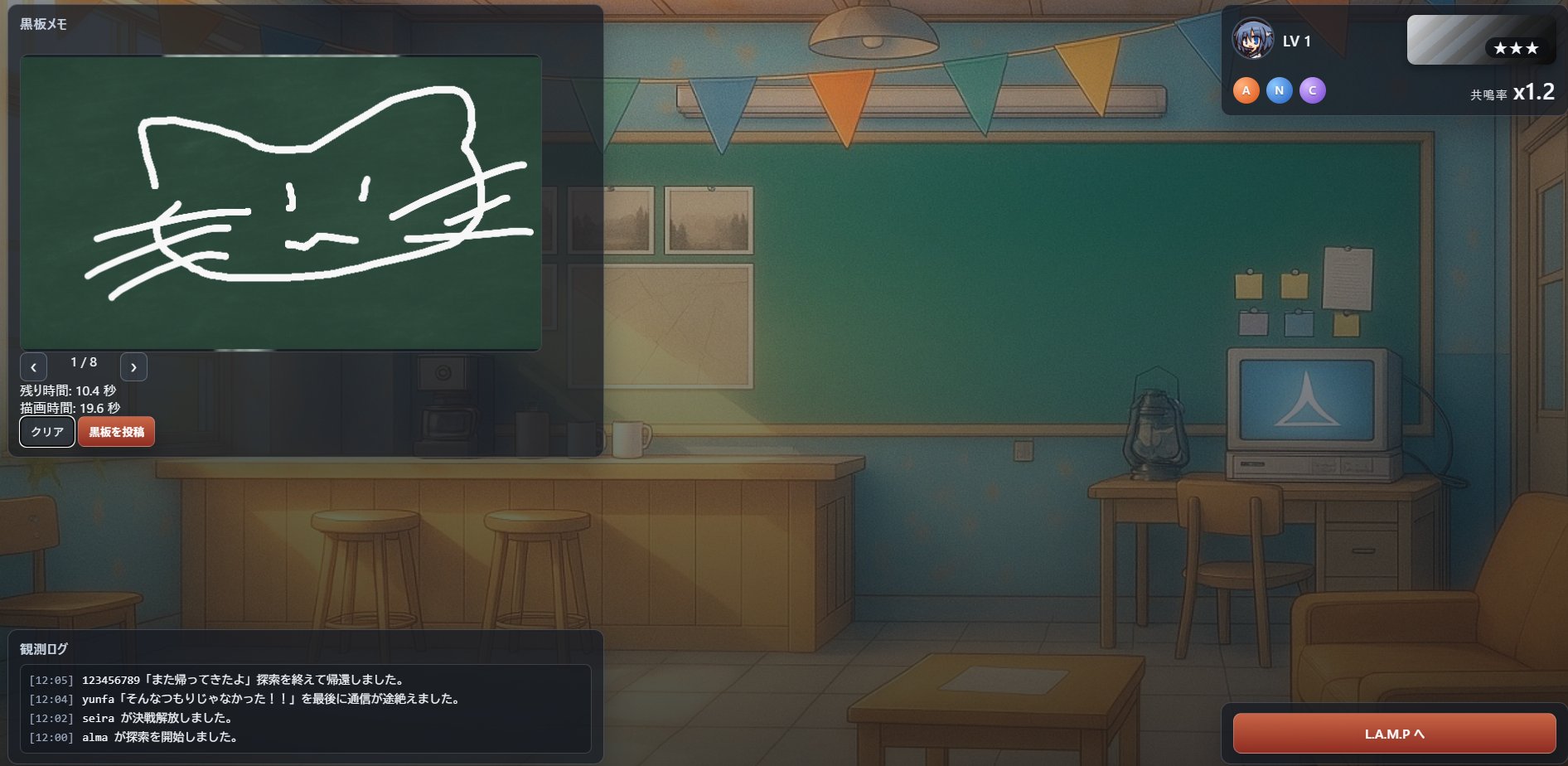1568x766 pixels.
Task: Go to the previous blackboard page
Action: click(x=33, y=366)
